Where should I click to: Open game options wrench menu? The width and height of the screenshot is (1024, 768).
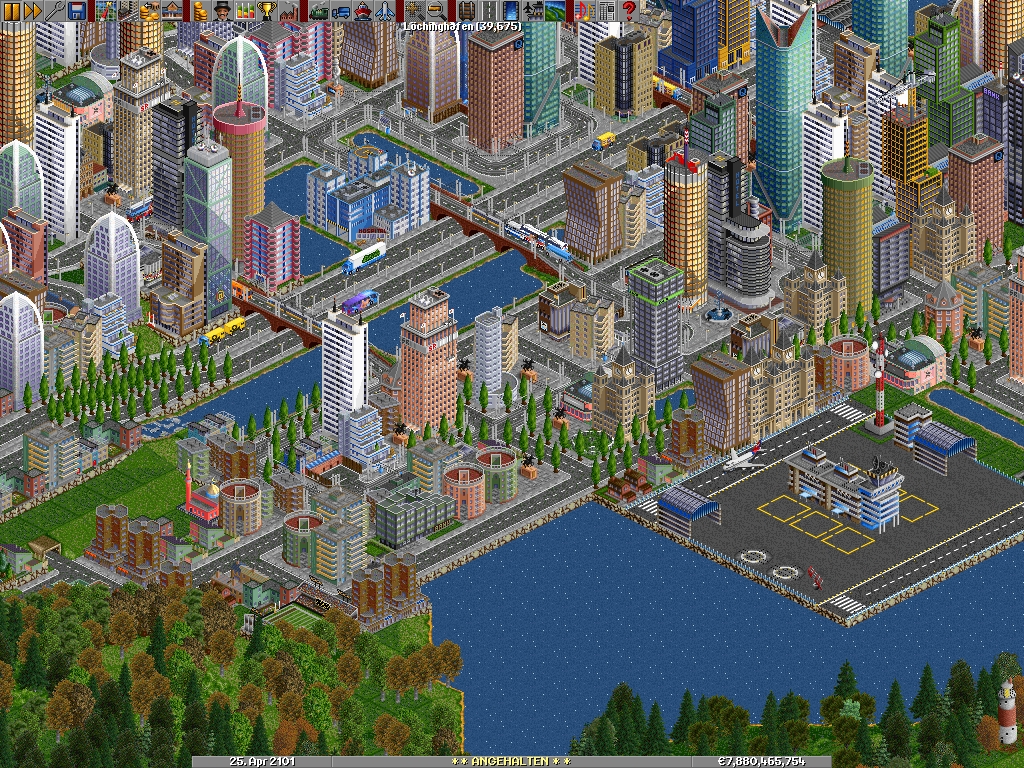(x=55, y=11)
